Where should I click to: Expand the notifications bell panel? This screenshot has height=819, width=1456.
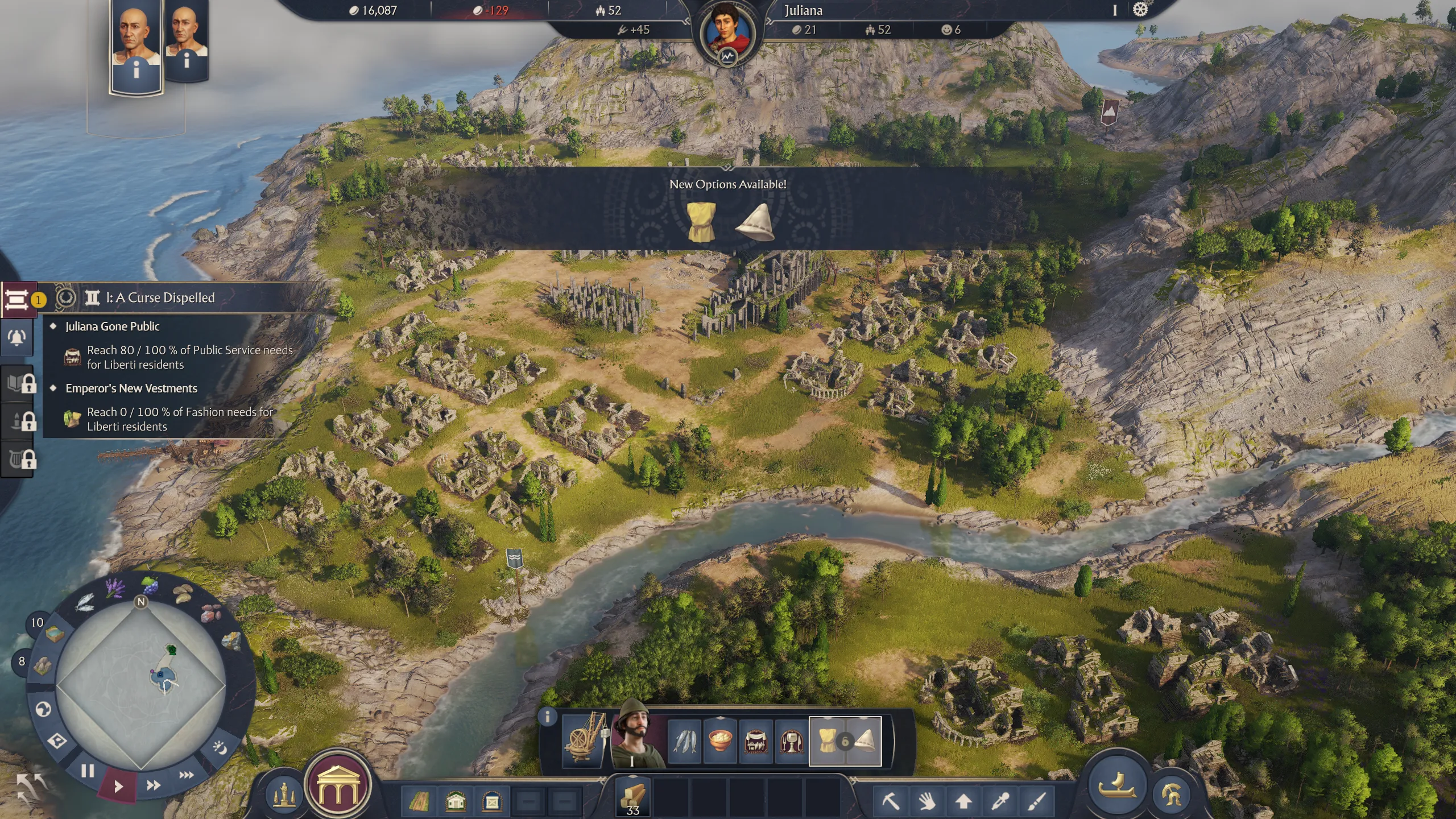17,337
